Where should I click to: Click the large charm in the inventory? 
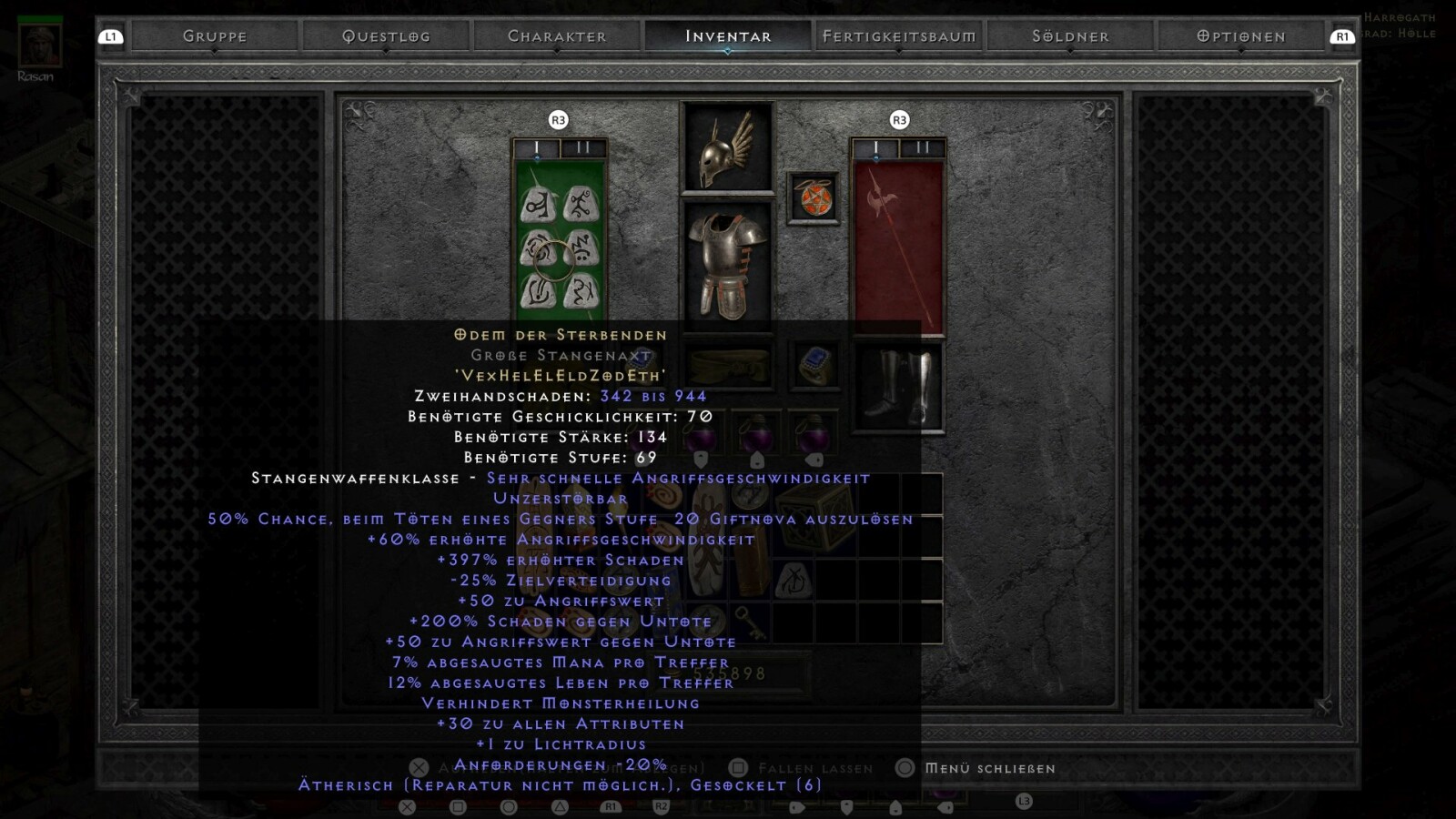click(x=708, y=541)
